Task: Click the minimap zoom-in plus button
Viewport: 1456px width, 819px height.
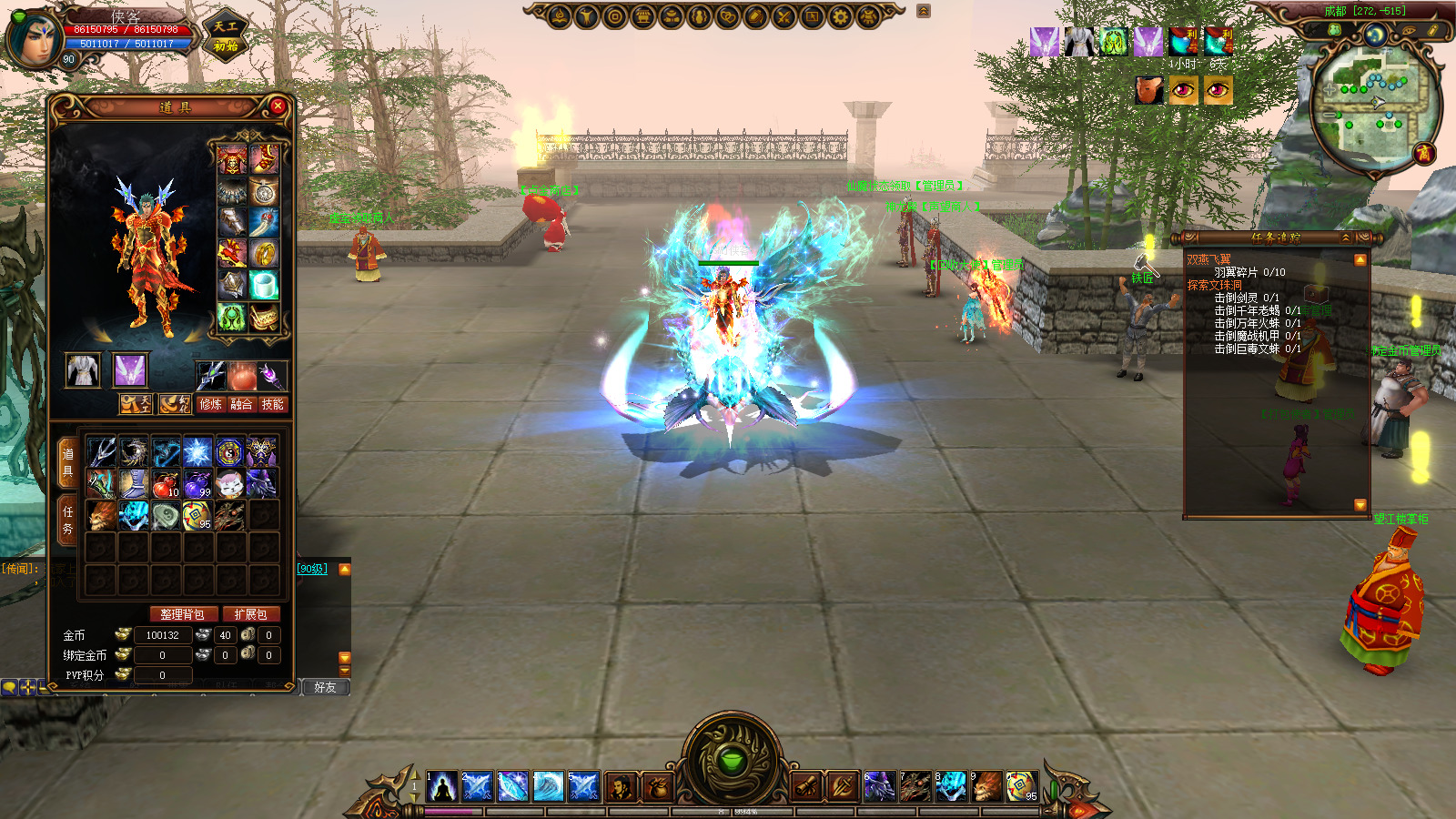Action: [x=1330, y=90]
